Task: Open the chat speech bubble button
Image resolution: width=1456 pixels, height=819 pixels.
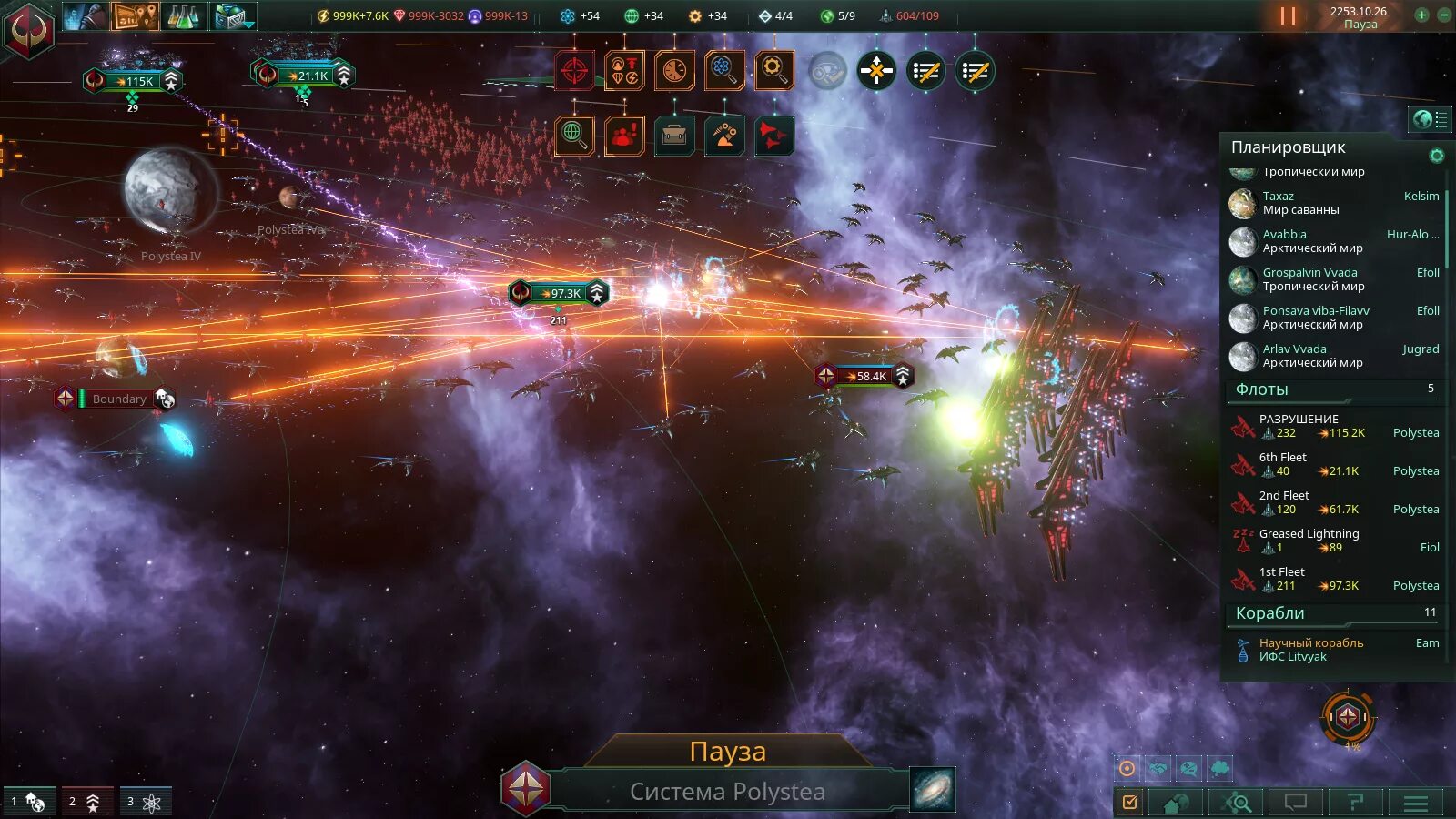Action: (x=1295, y=803)
